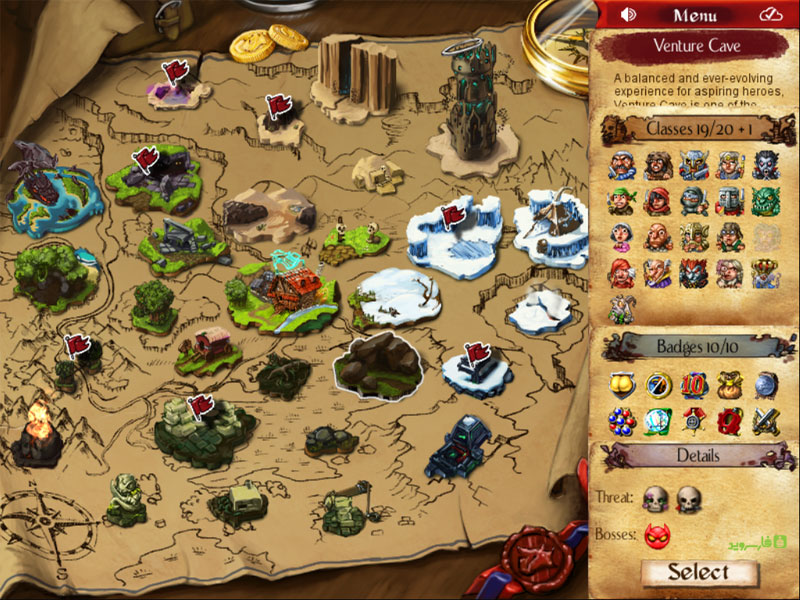The image size is (800, 600).
Task: Toggle the sound speaker icon
Action: 629,15
